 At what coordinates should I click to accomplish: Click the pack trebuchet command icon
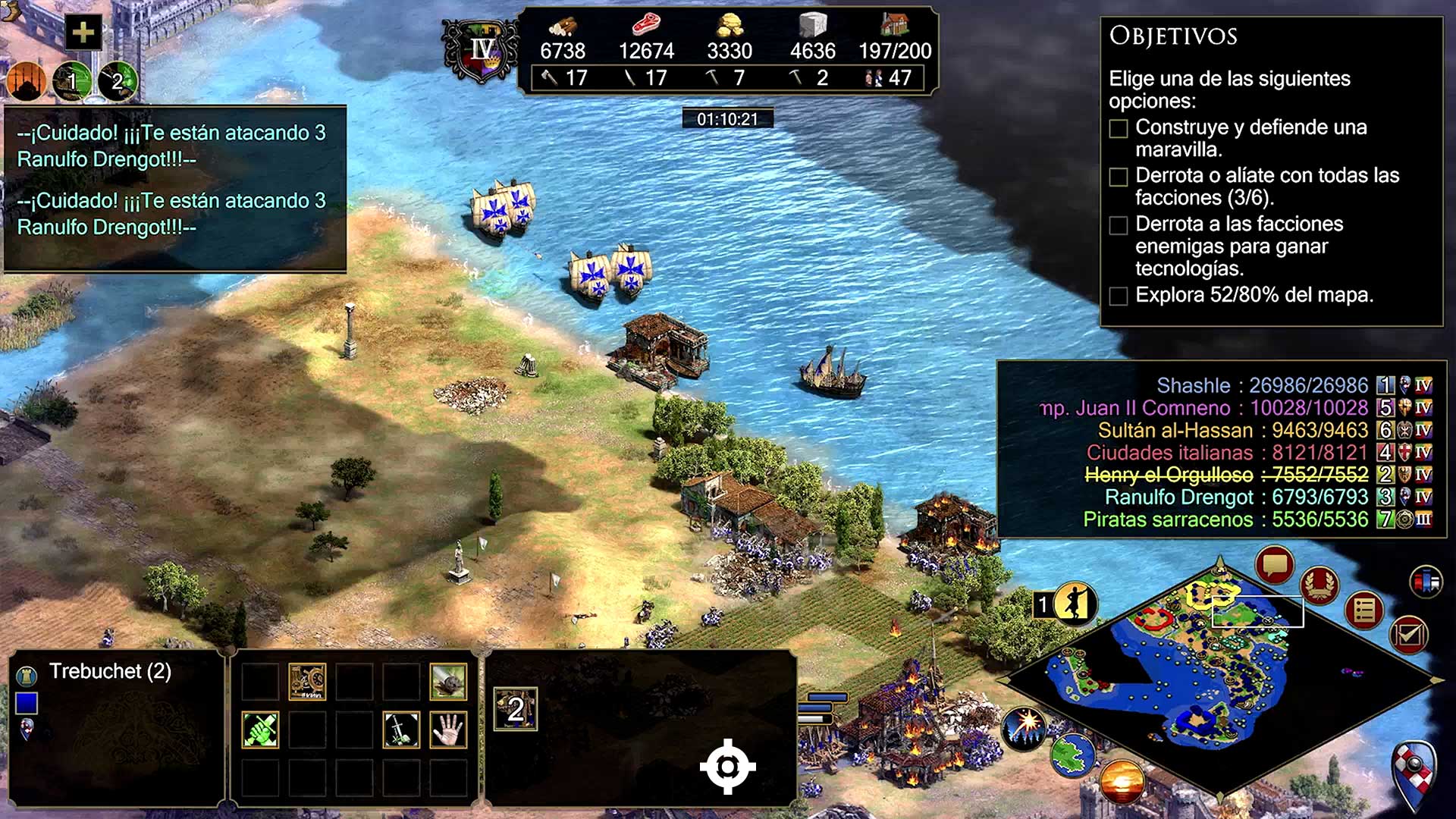point(307,682)
